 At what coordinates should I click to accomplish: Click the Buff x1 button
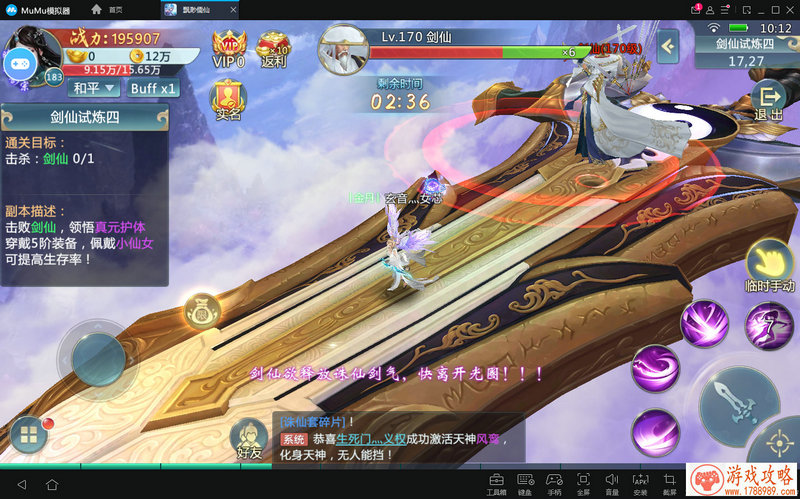tap(154, 88)
